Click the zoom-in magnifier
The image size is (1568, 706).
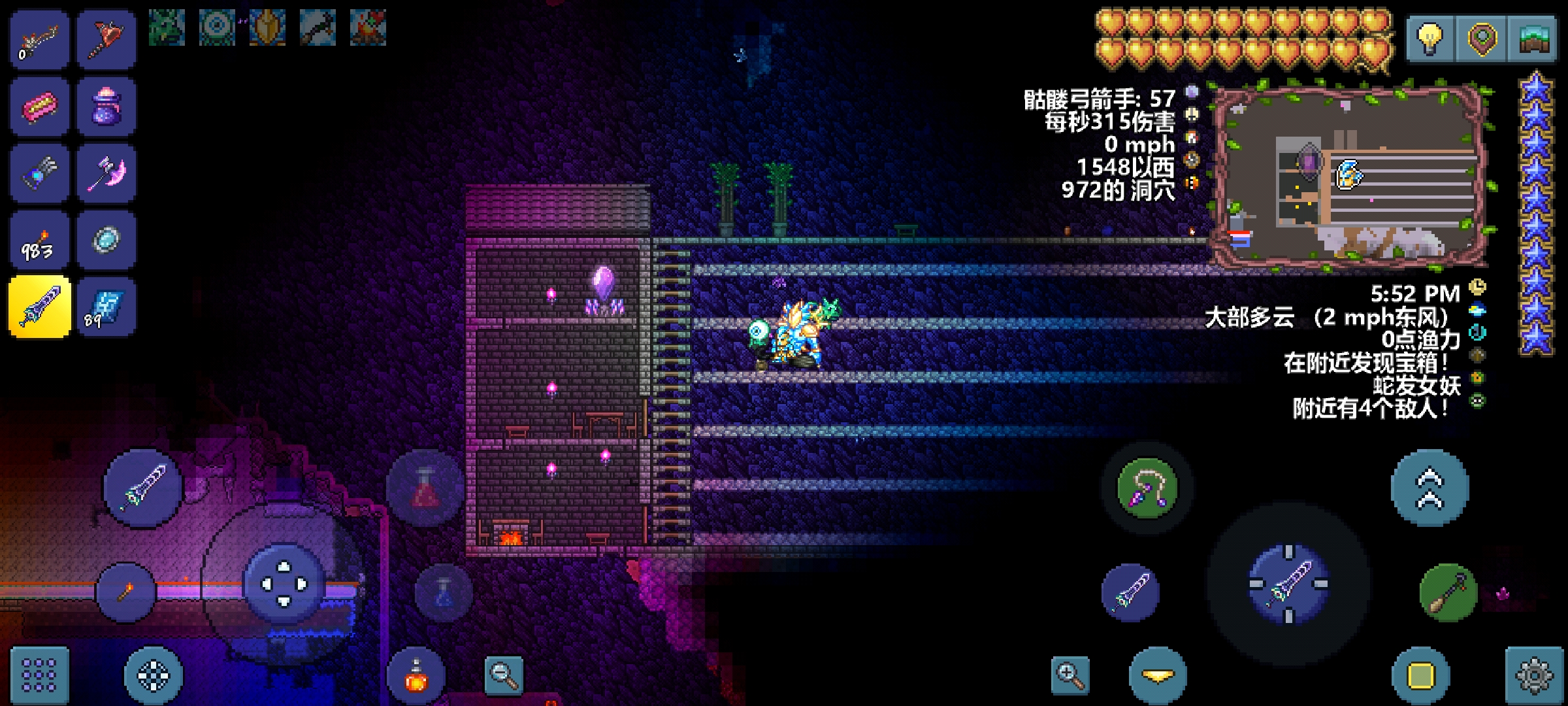[x=1071, y=675]
